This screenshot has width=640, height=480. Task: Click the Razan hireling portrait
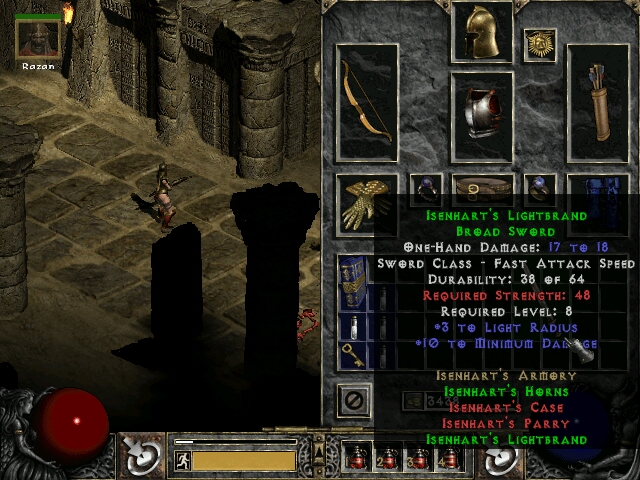click(37, 37)
